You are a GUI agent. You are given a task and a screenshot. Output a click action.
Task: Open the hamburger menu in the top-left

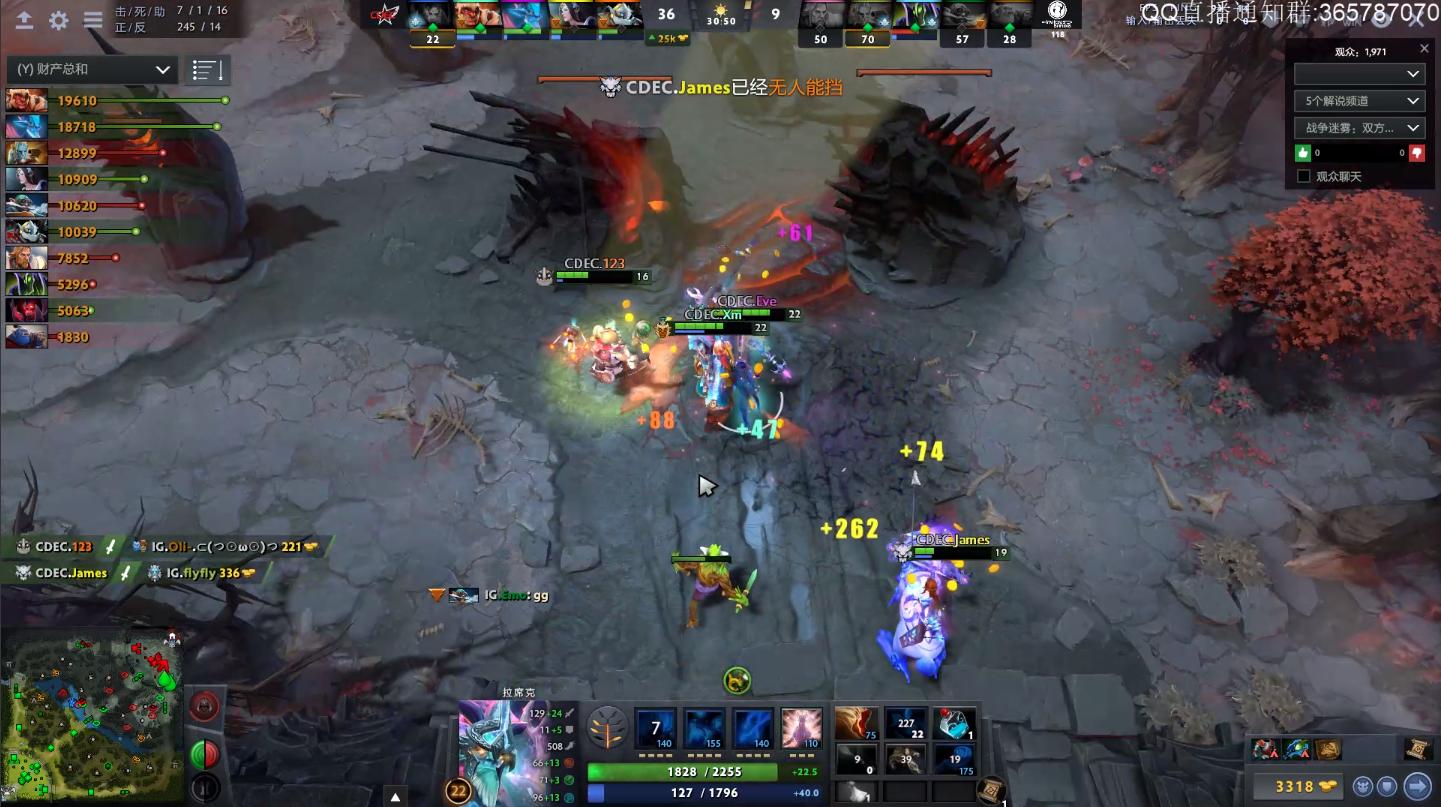click(x=91, y=18)
